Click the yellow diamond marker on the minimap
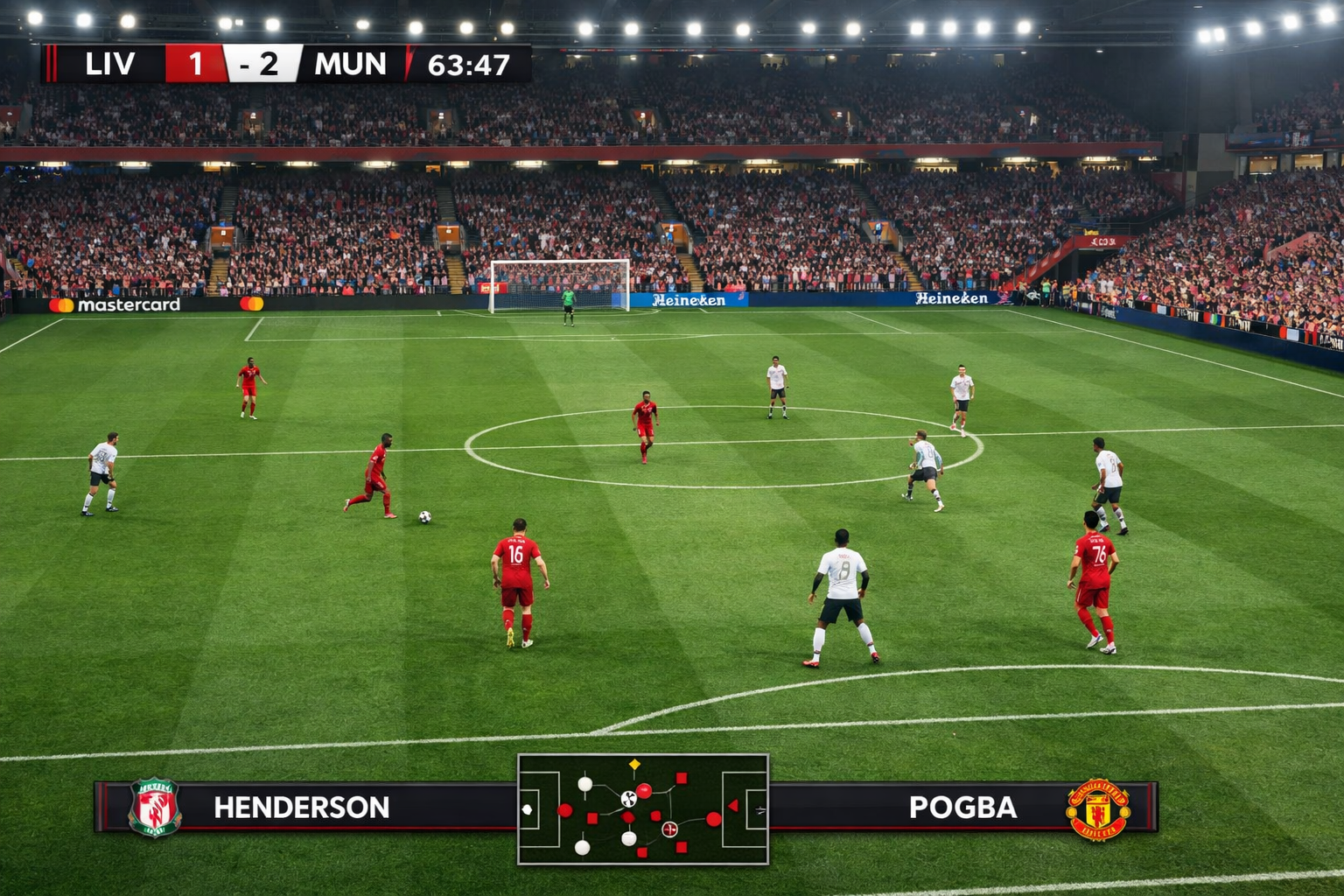Viewport: 1344px width, 896px height. (x=634, y=764)
